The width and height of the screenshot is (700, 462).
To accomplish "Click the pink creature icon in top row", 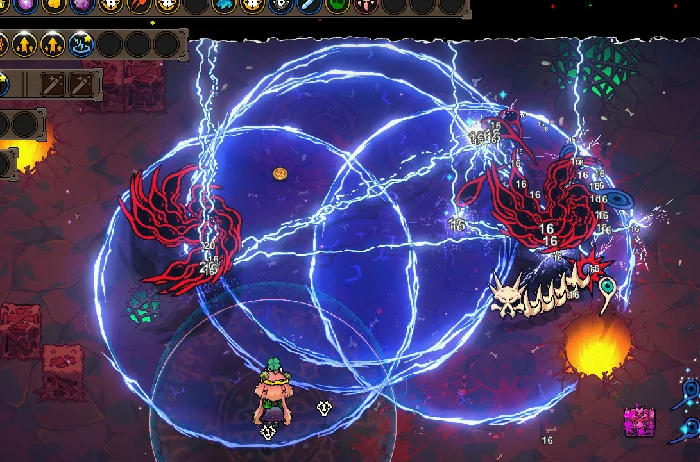I will (366, 6).
